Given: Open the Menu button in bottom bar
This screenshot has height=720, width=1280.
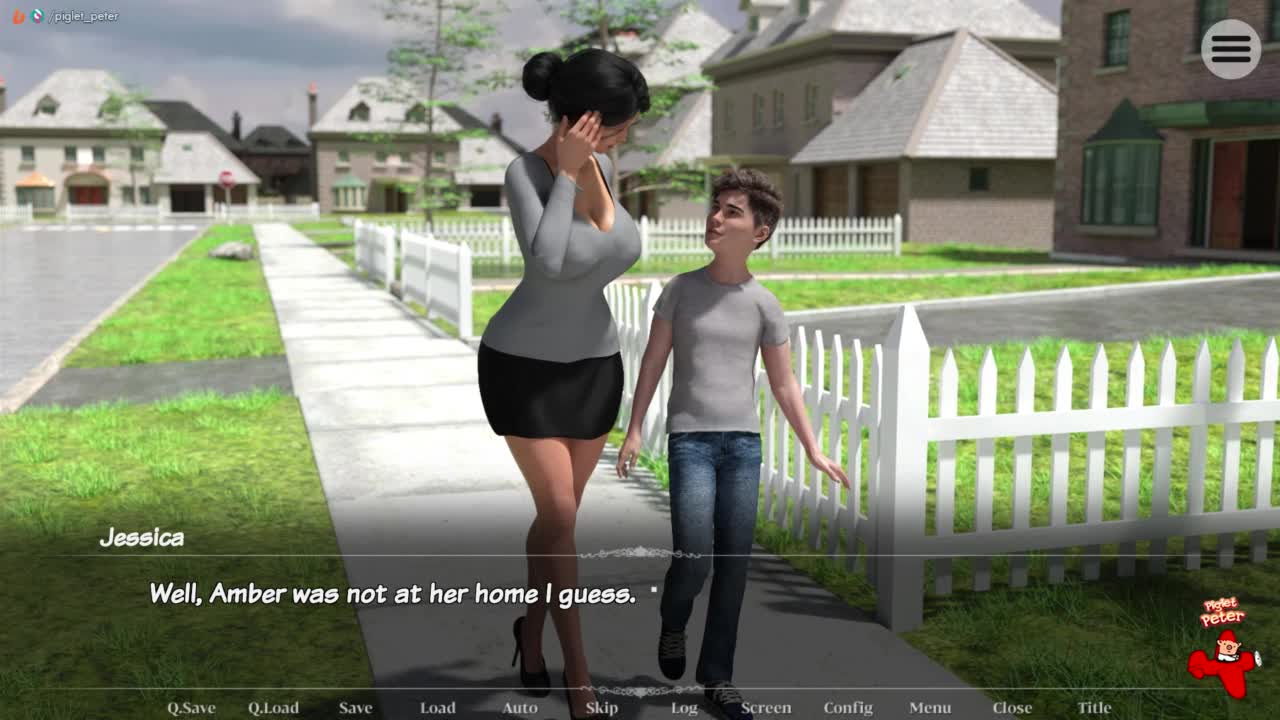Looking at the screenshot, I should [930, 707].
